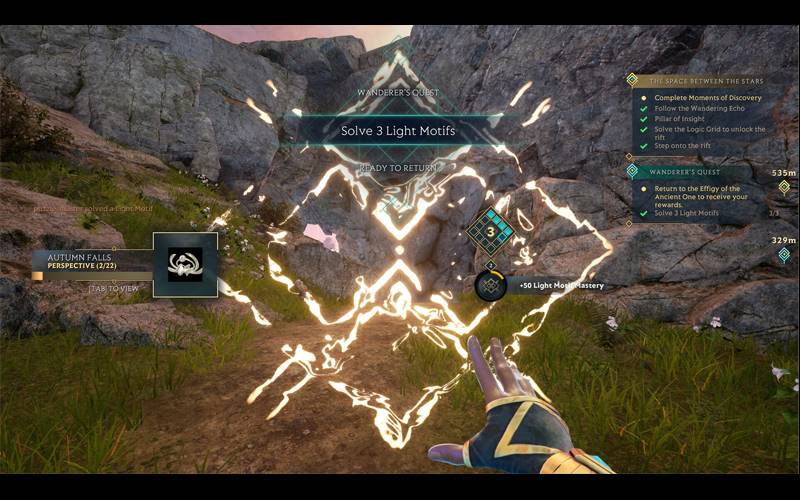Click the Complete Moments of Discovery objective
This screenshot has width=800, height=500.
(708, 98)
